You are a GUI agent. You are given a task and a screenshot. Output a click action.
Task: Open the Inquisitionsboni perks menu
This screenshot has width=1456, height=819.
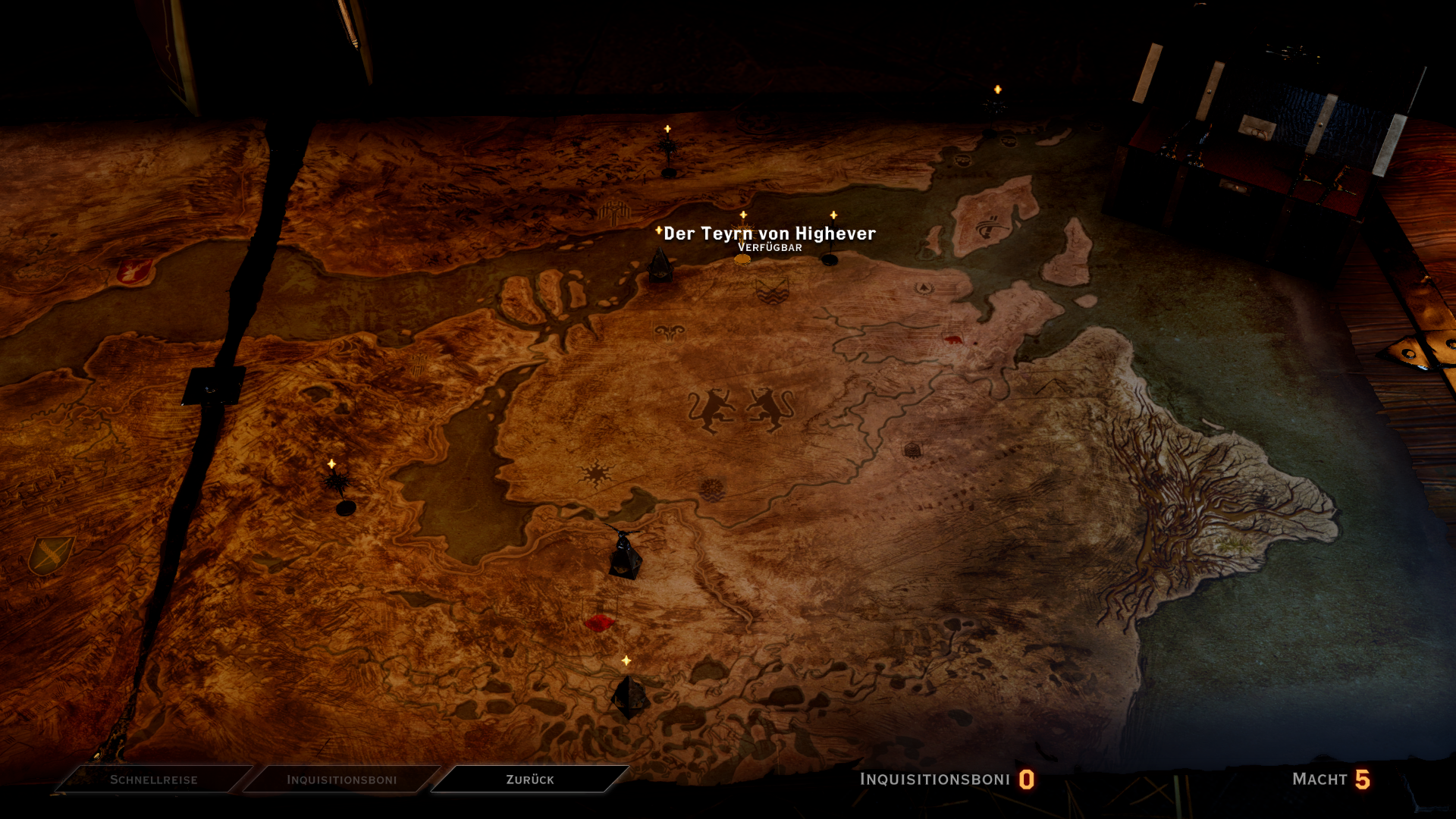(x=341, y=780)
